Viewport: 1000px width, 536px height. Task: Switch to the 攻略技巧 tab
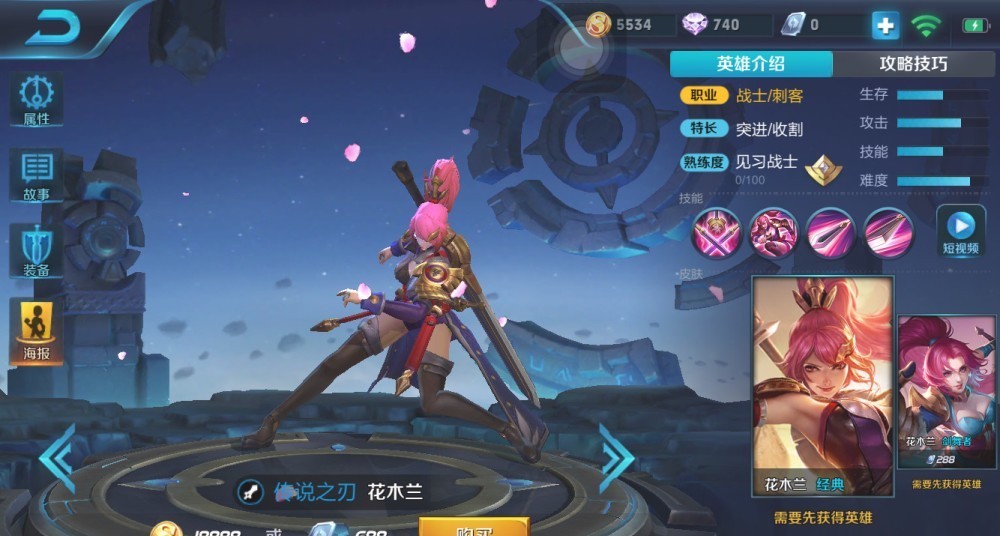click(913, 64)
